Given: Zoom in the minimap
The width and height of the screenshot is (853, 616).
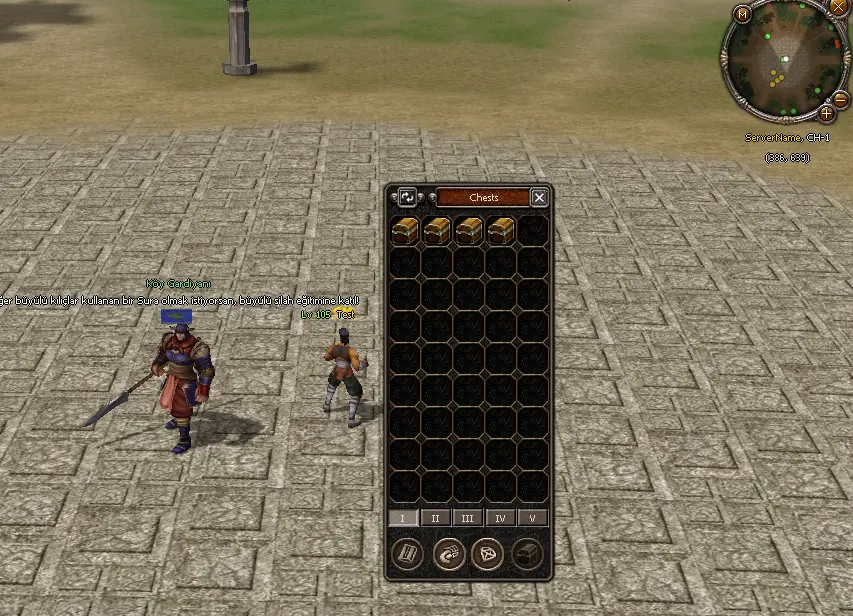Looking at the screenshot, I should point(826,113).
